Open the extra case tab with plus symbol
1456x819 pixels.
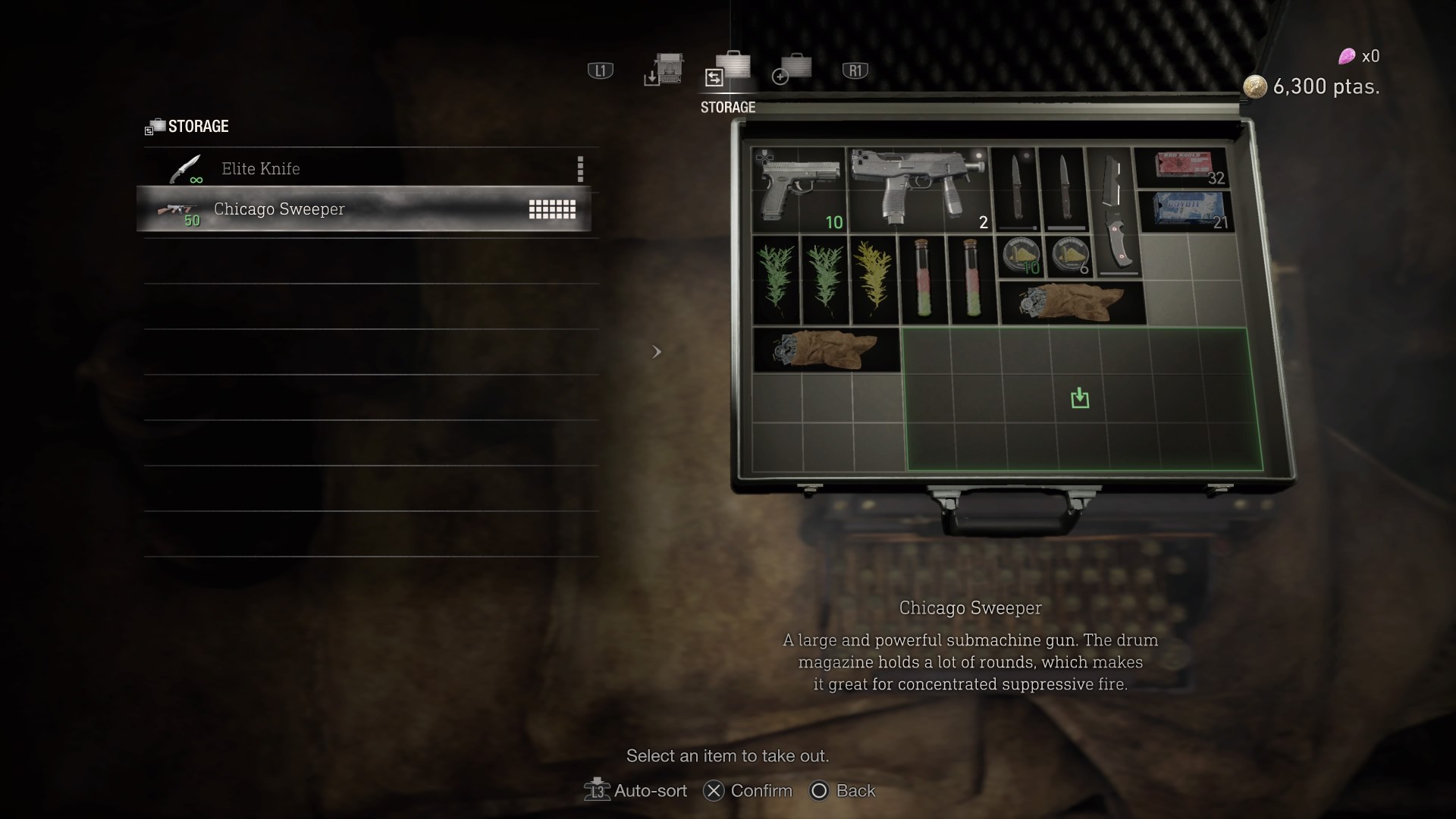791,72
